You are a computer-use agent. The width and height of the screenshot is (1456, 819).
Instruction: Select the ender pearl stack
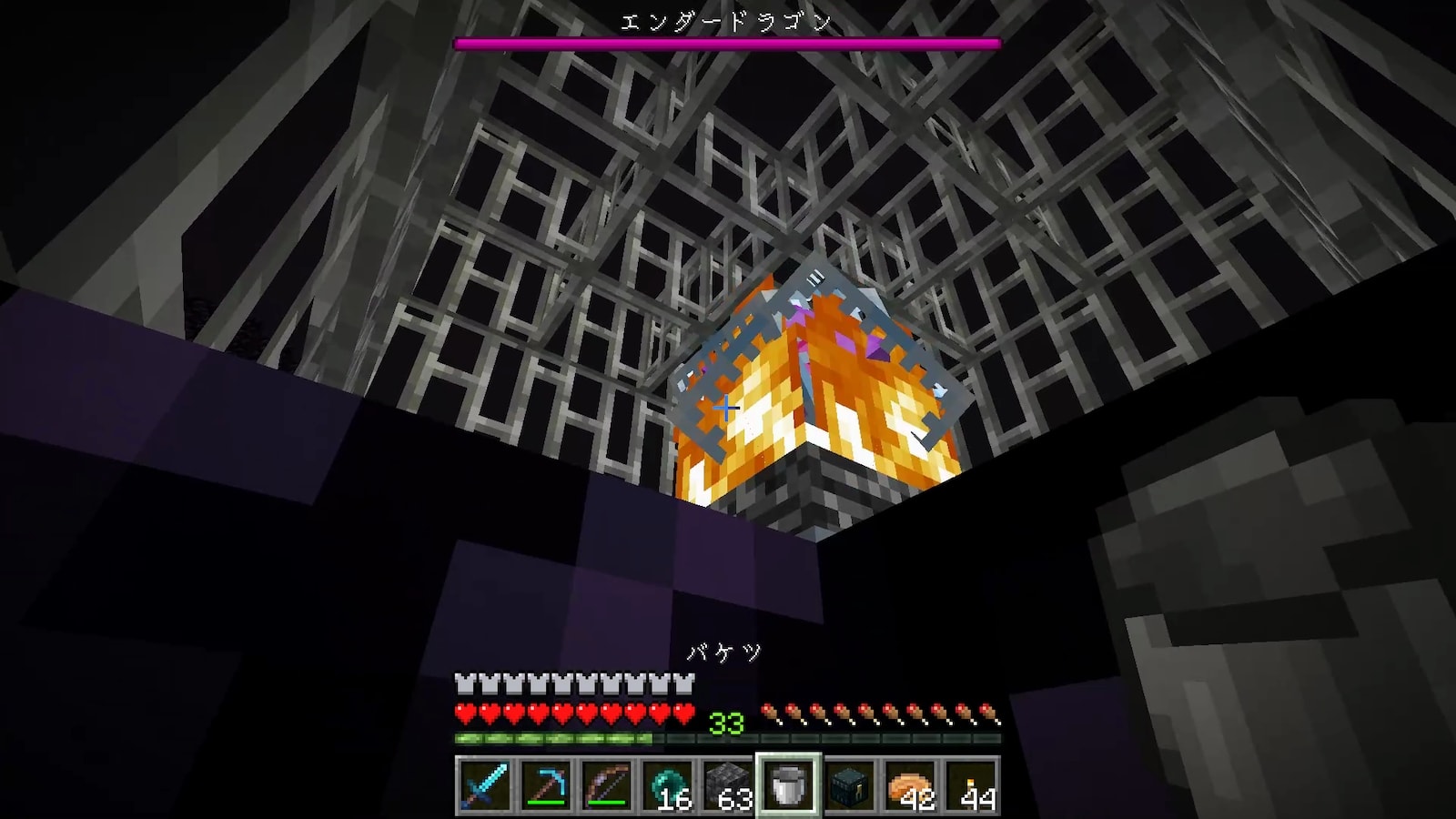(x=666, y=784)
